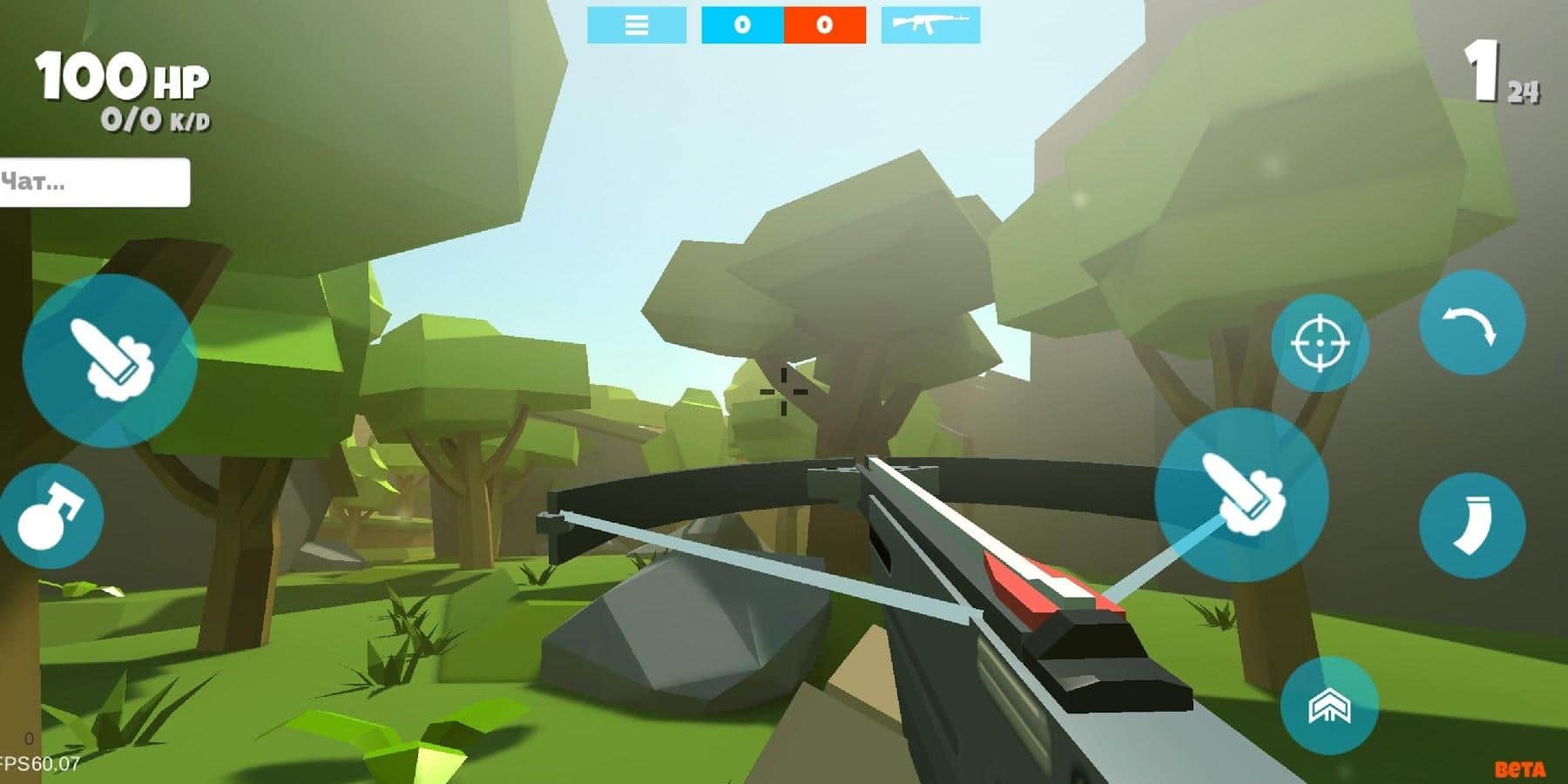1568x784 pixels.
Task: Open the hamburger menu at the top
Action: [637, 24]
